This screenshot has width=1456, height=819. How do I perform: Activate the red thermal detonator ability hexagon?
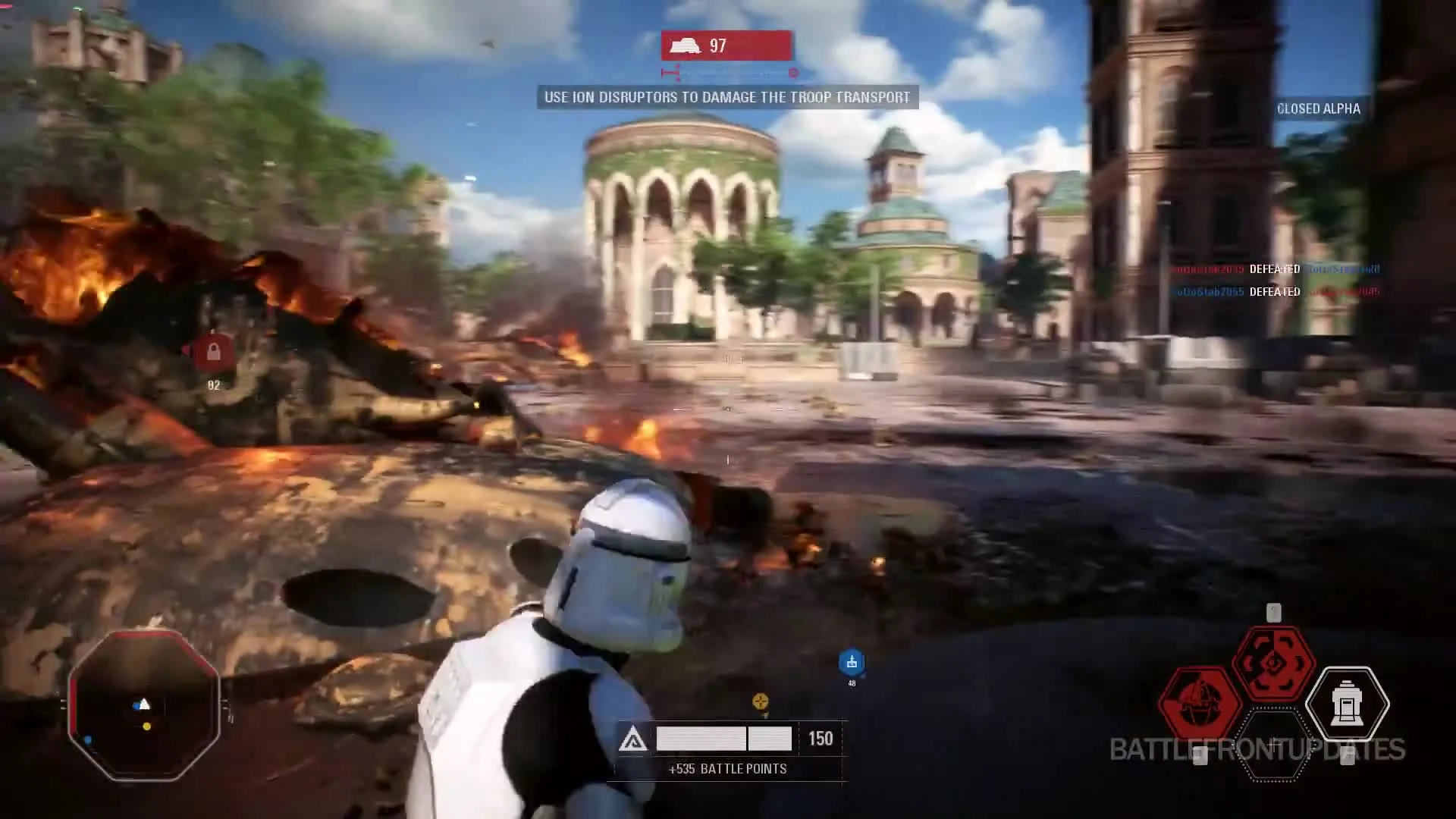1200,701
